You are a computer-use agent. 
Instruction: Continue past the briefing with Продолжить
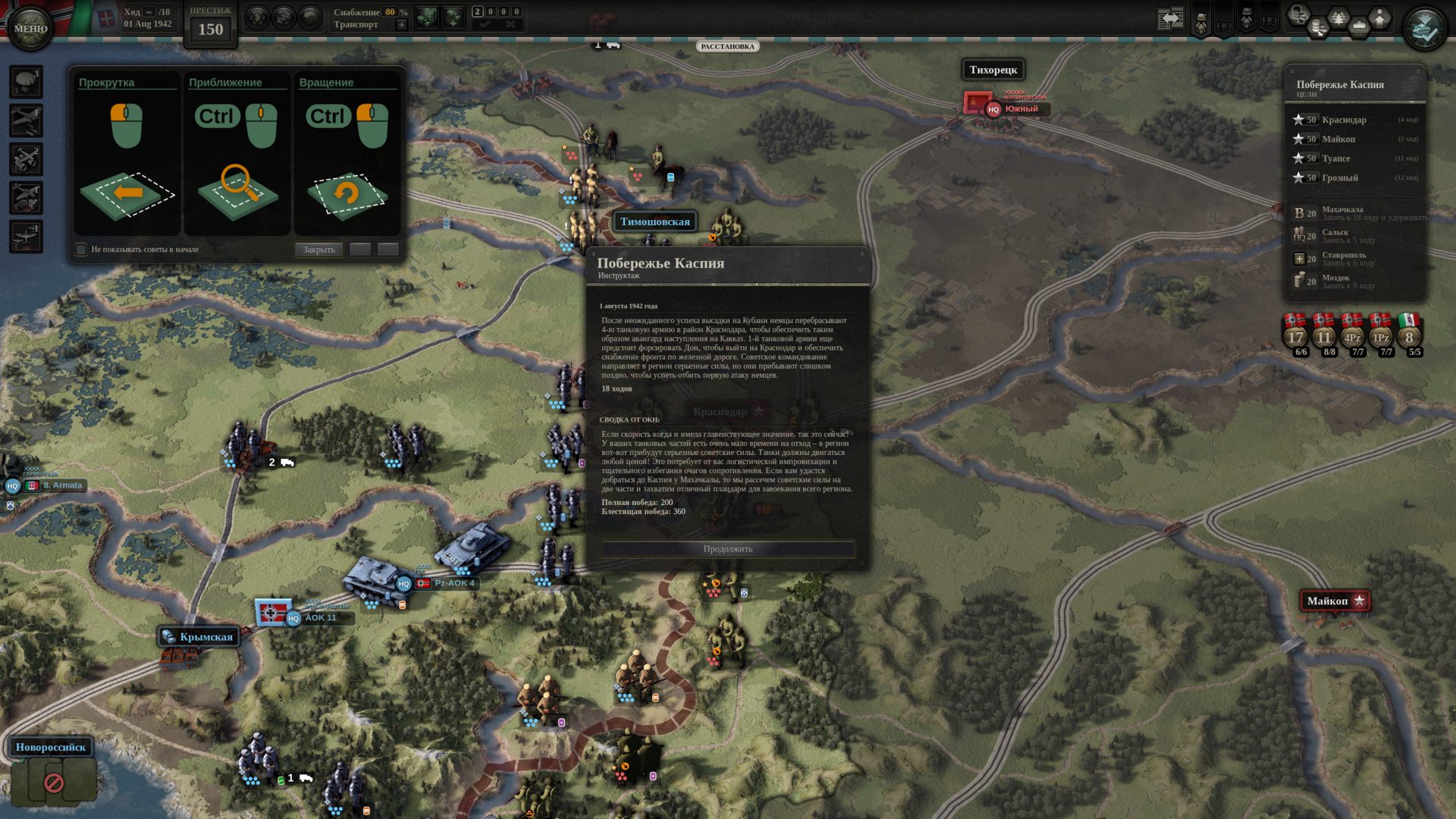pyautogui.click(x=727, y=549)
